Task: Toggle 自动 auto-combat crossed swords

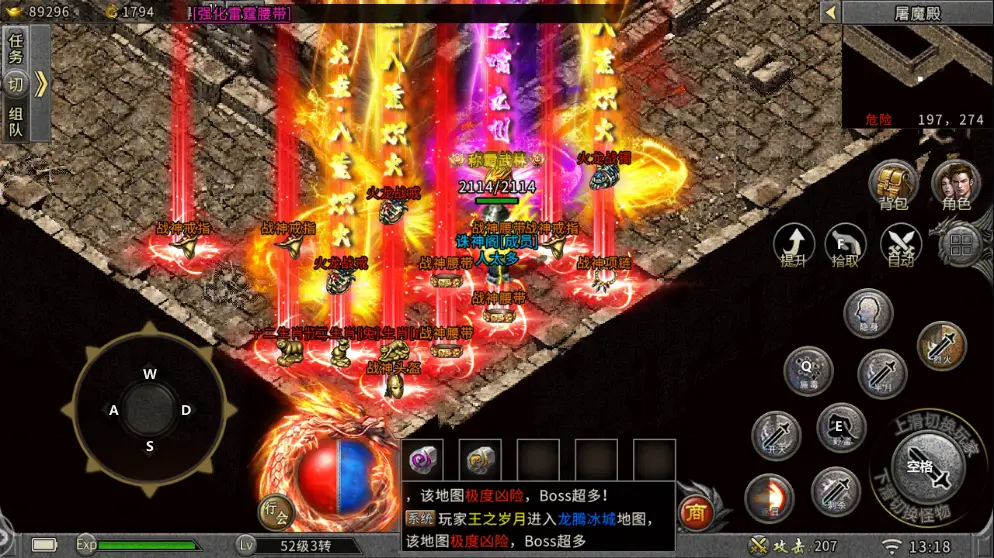Action: pyautogui.click(x=900, y=244)
